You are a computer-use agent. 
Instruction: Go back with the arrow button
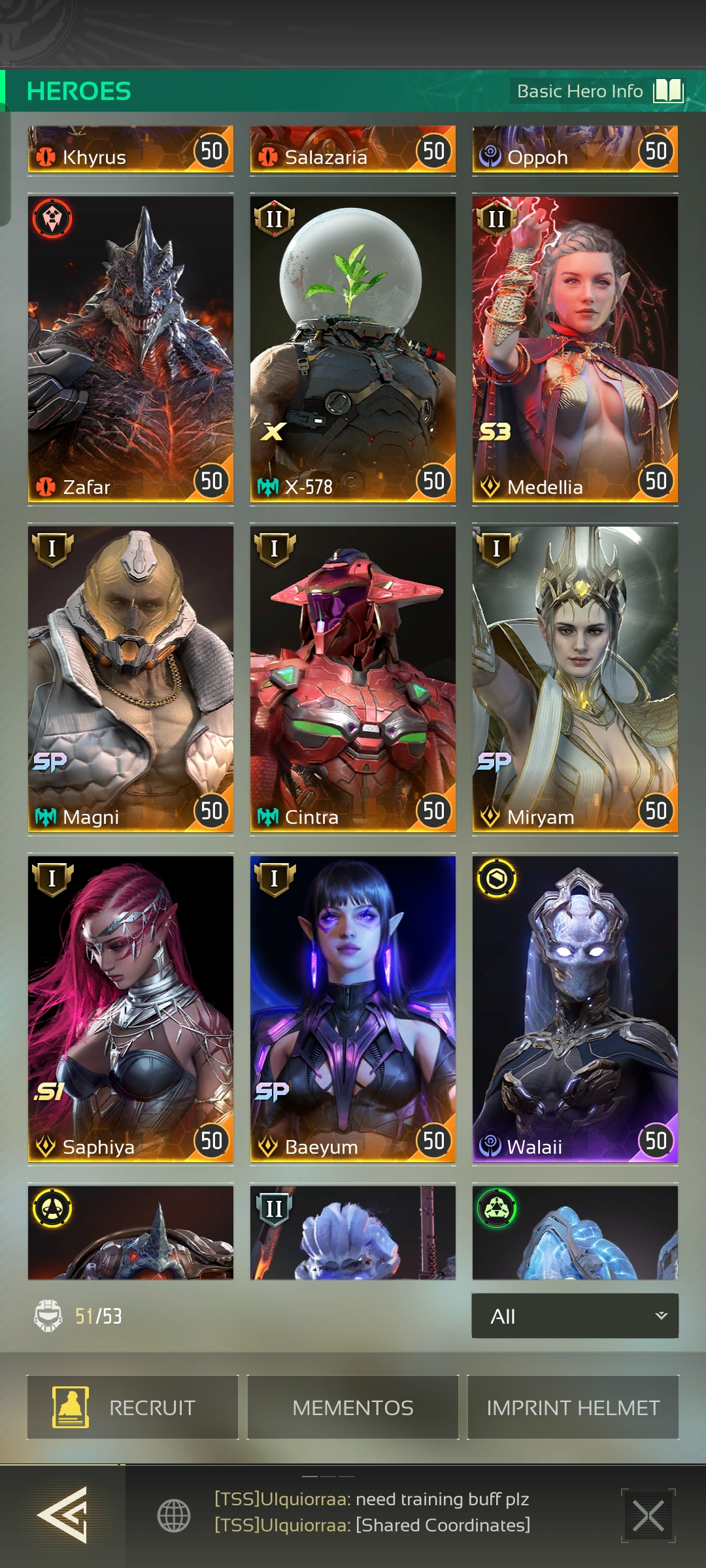coord(62,1515)
